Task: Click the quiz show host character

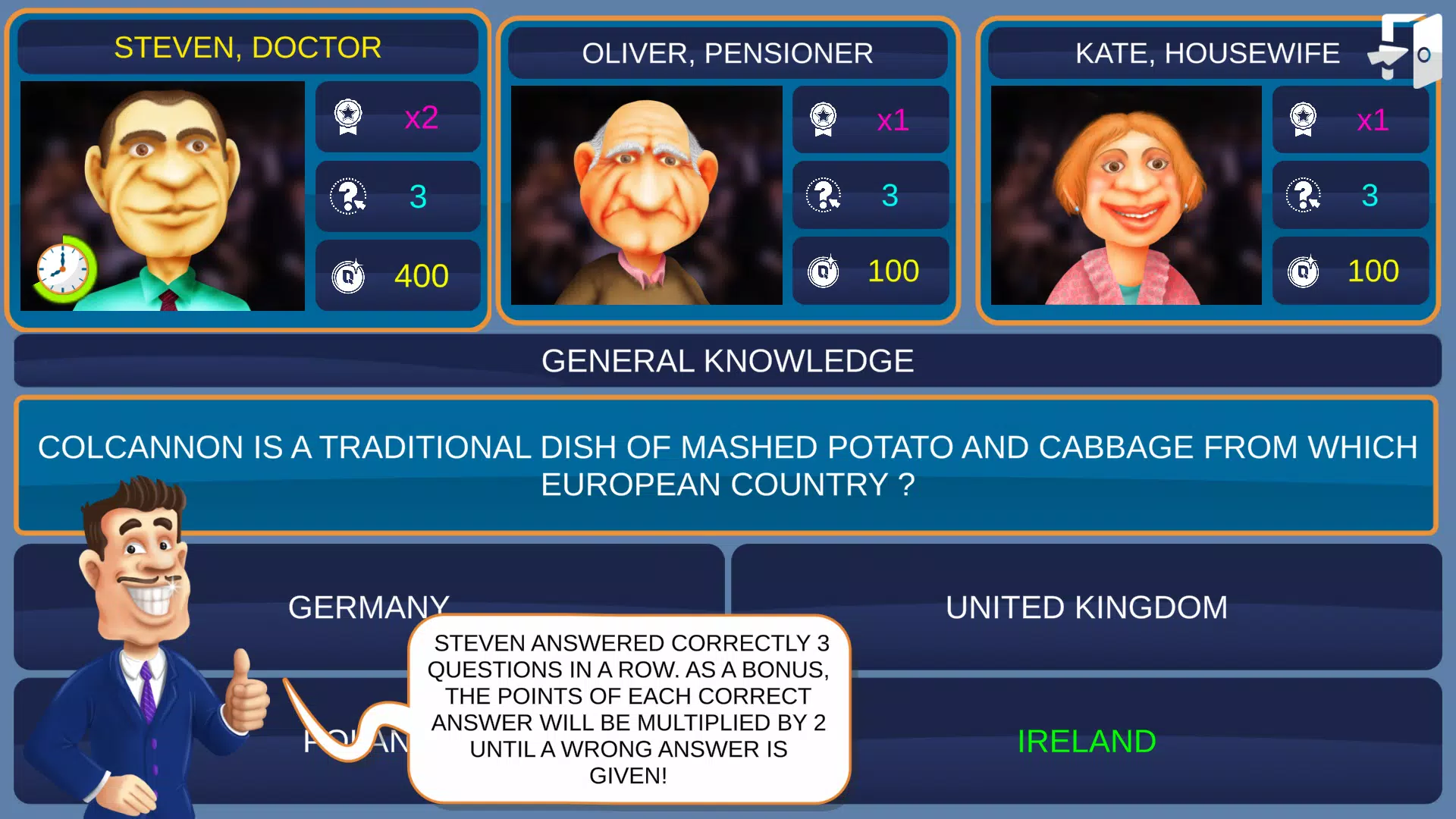Action: [x=144, y=667]
